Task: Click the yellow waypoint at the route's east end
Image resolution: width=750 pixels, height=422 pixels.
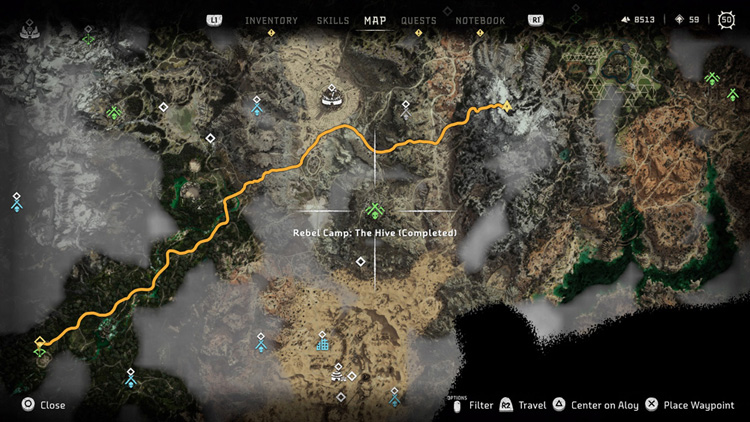Action: 507,105
